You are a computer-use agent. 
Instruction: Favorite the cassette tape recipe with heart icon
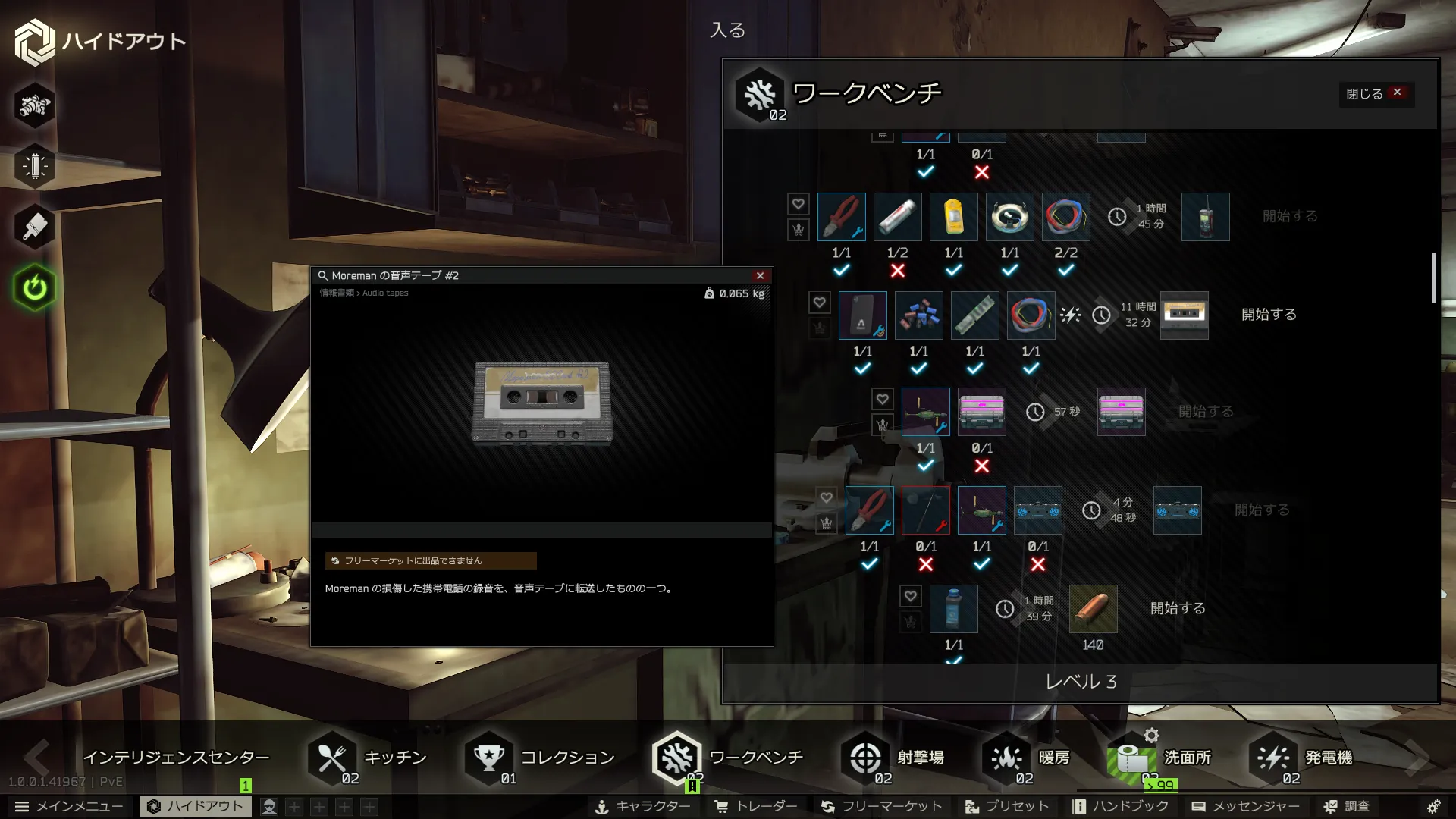pos(819,303)
